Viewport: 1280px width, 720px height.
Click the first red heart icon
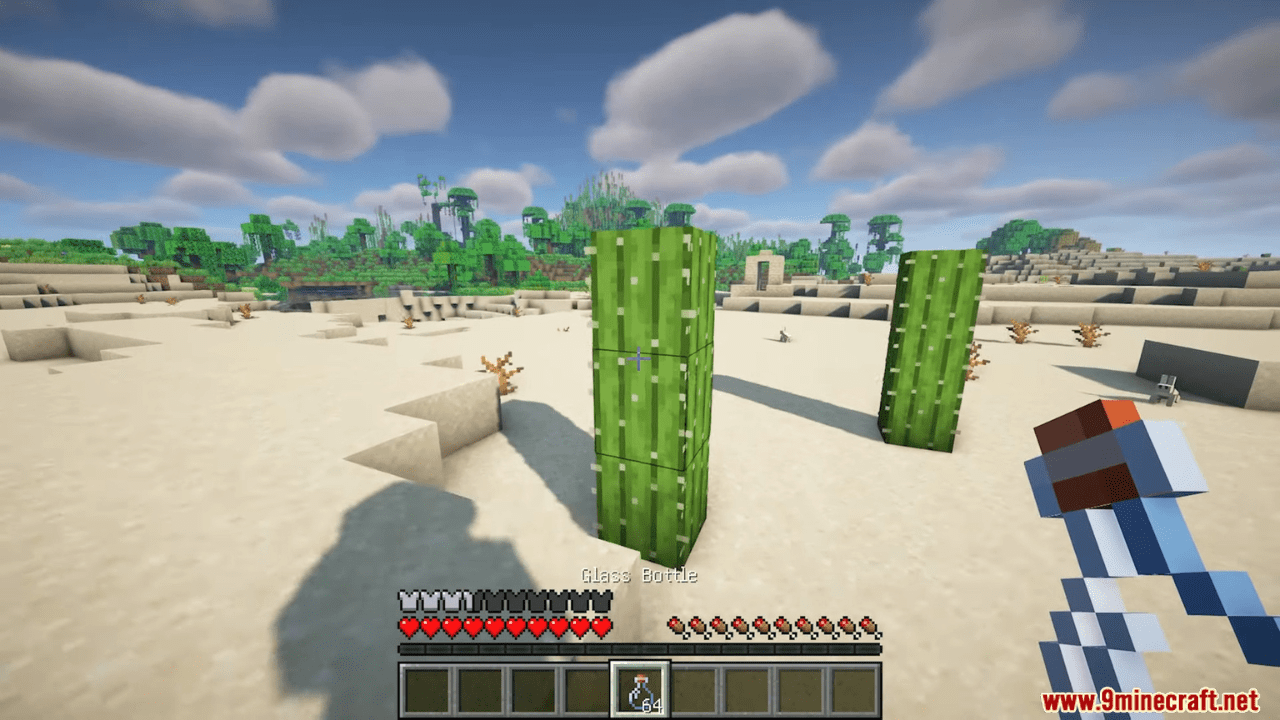[x=409, y=628]
